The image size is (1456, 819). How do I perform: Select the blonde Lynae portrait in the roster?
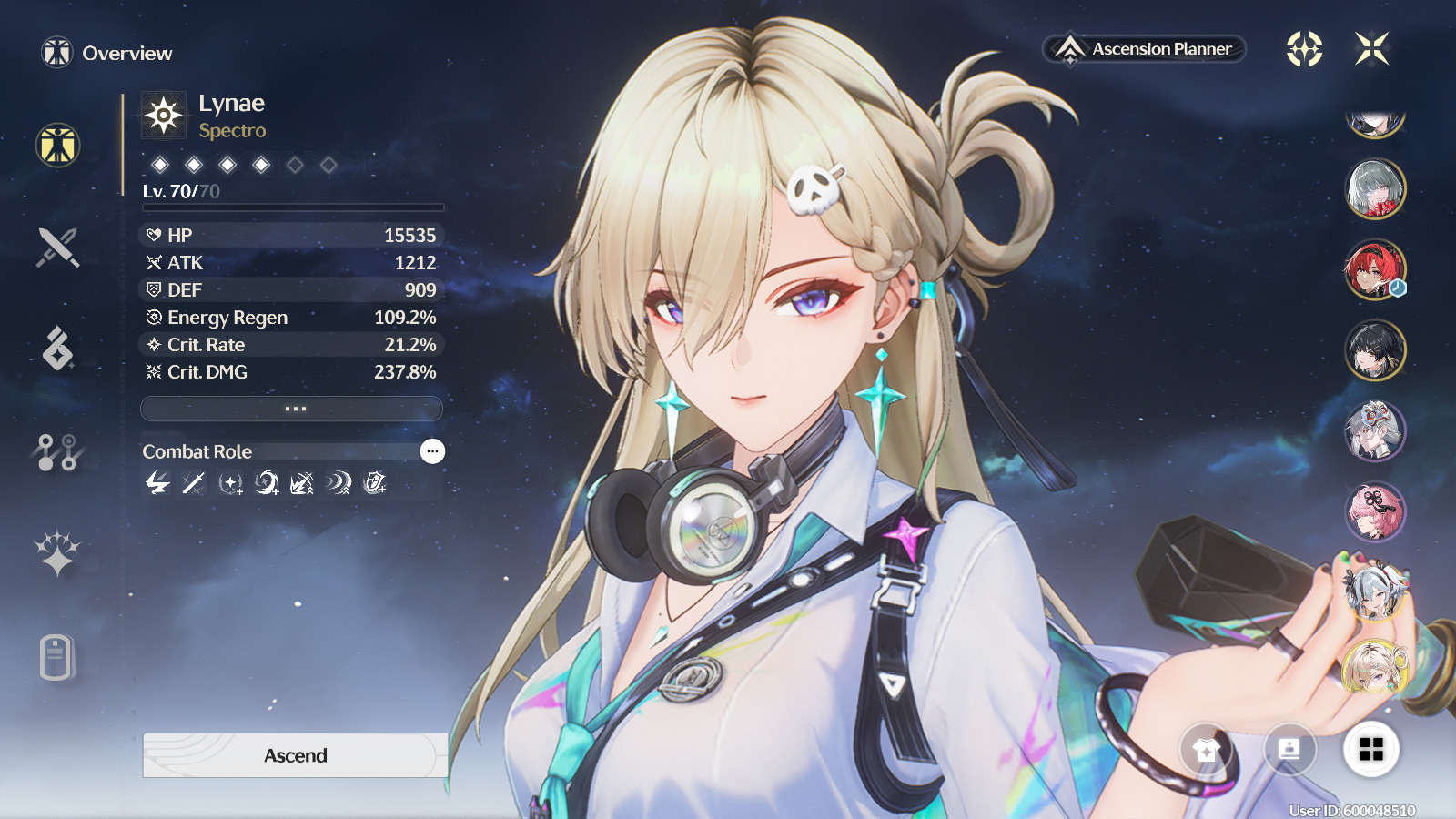click(x=1375, y=669)
